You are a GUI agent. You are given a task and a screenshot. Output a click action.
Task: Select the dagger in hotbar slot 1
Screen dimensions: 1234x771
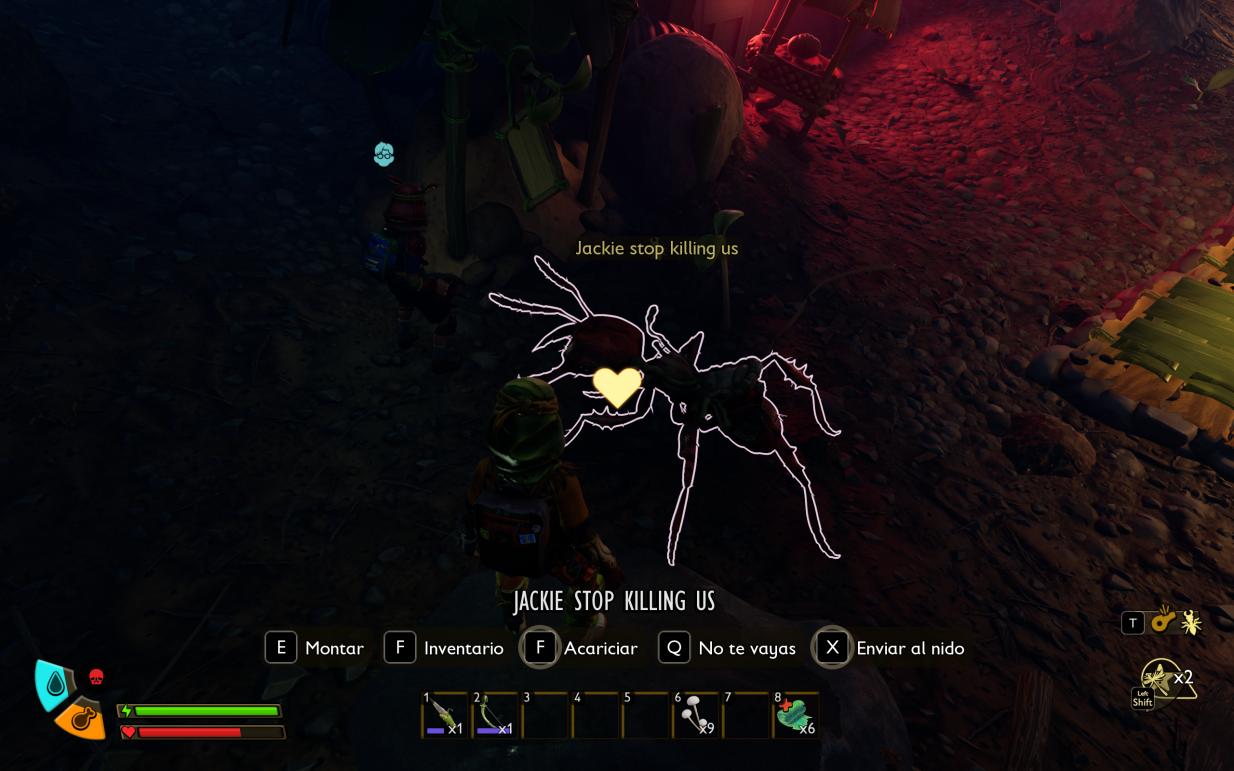coord(445,715)
